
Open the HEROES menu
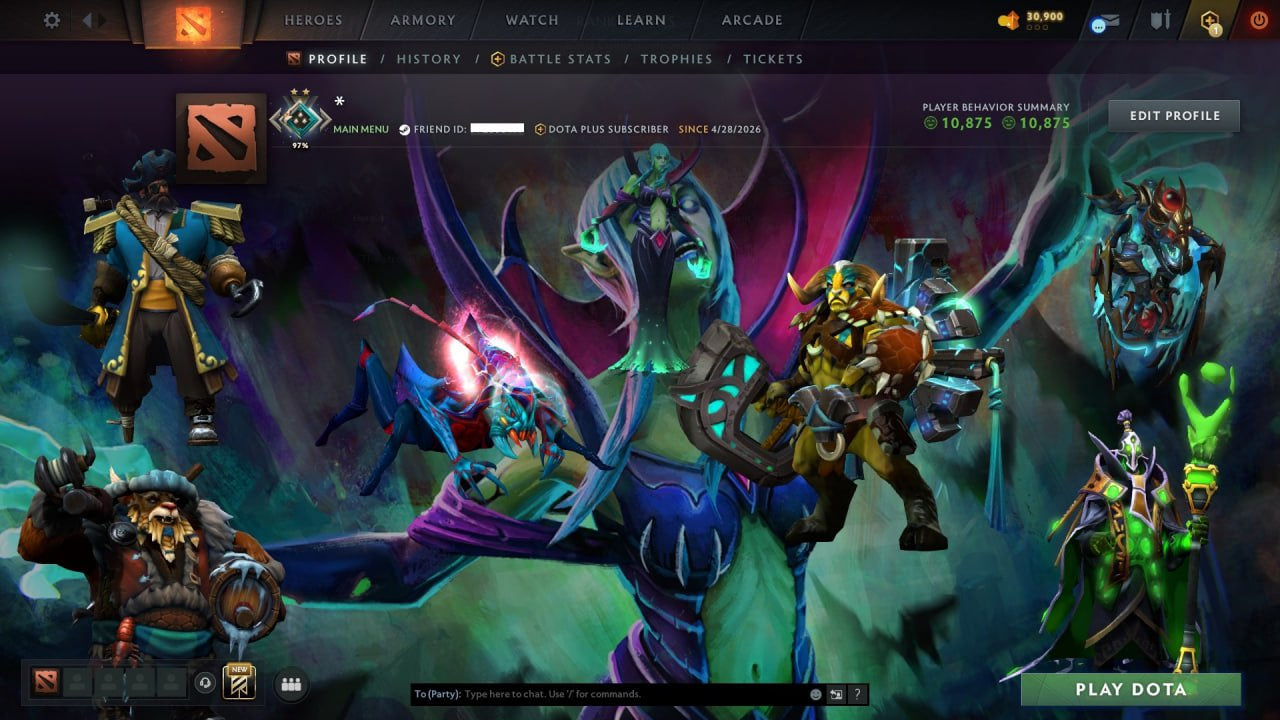[x=314, y=19]
